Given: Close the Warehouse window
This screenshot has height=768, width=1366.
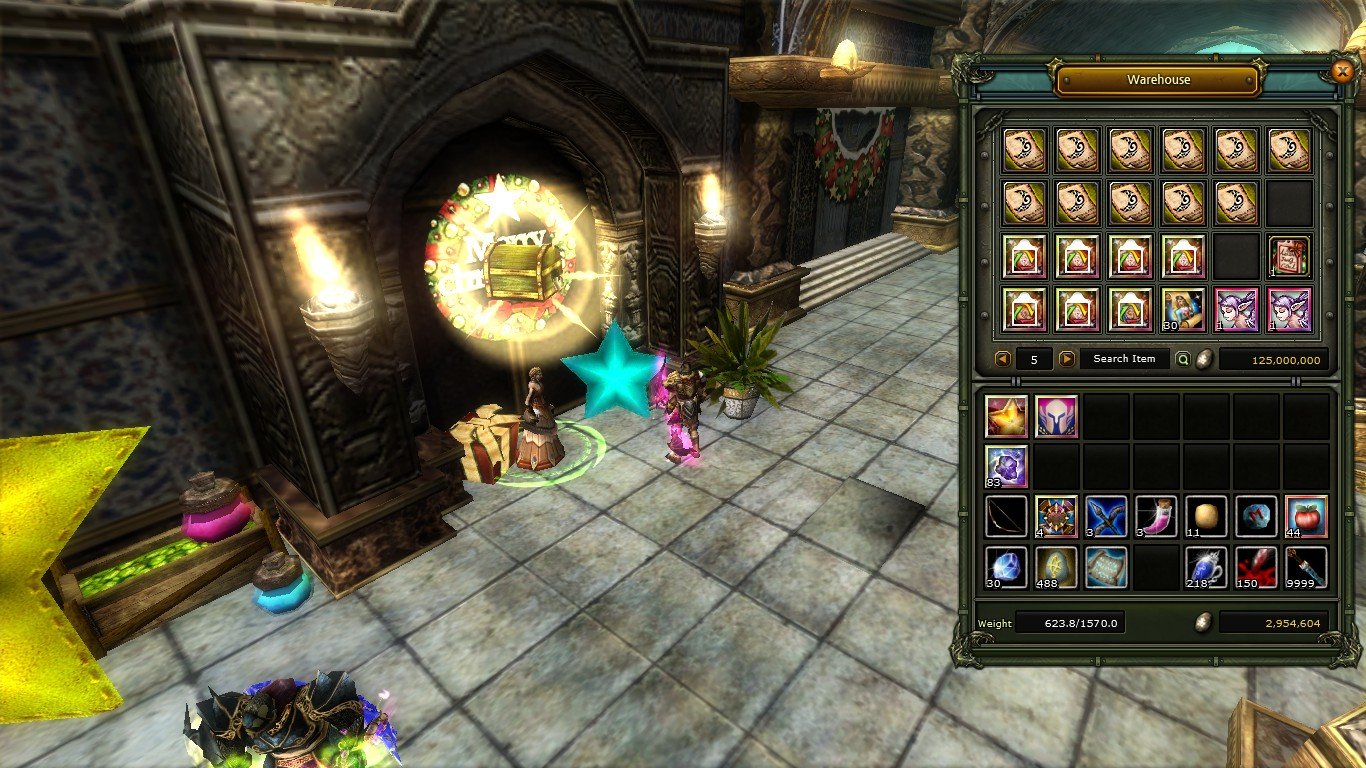Looking at the screenshot, I should coord(1342,71).
